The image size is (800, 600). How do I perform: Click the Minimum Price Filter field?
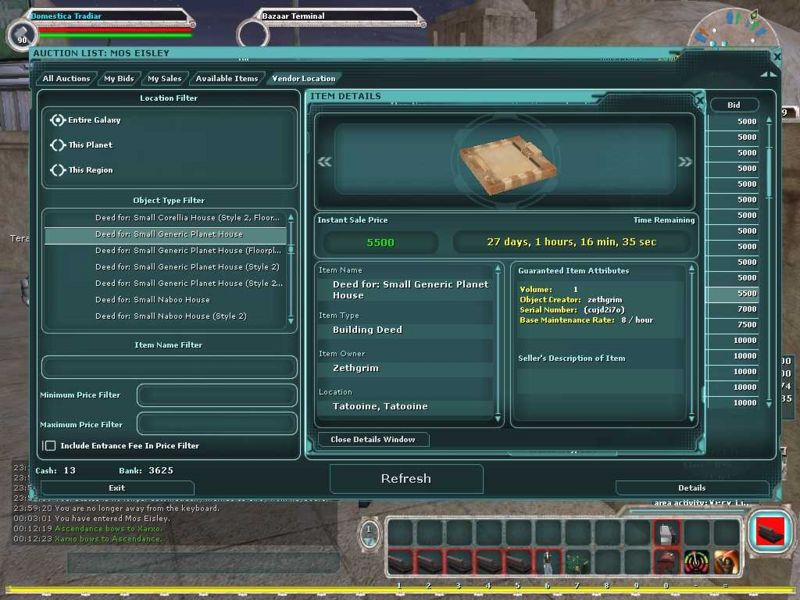coord(216,395)
